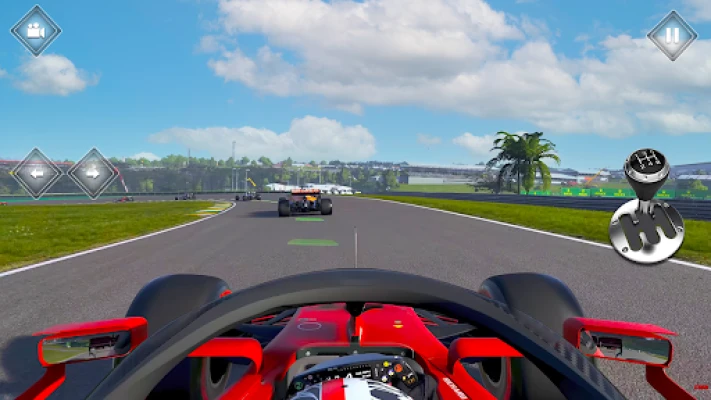This screenshot has height=400, width=711.
Task: Steer left with the left arrow
Action: [36, 173]
